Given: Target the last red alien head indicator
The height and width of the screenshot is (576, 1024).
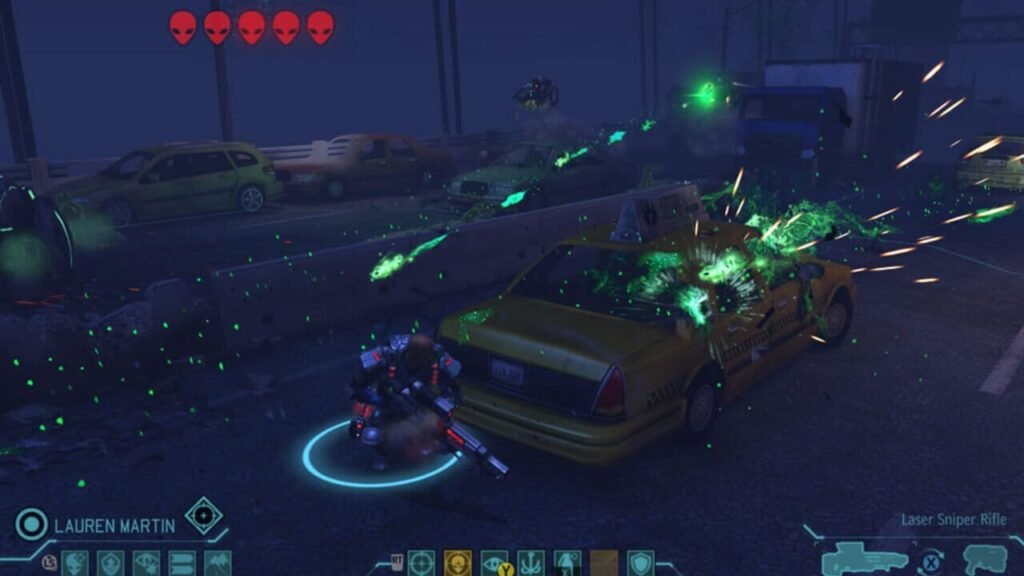Looking at the screenshot, I should point(320,27).
